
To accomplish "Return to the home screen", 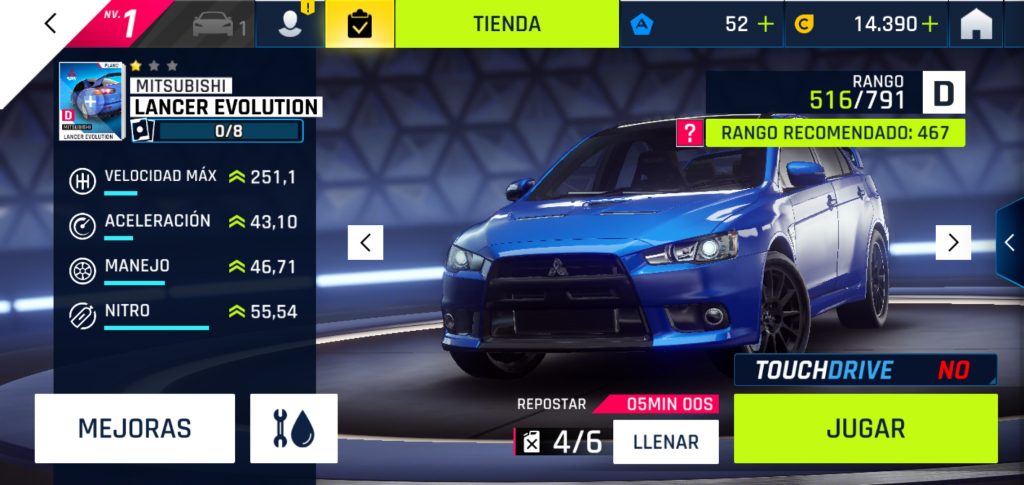I will (x=976, y=24).
